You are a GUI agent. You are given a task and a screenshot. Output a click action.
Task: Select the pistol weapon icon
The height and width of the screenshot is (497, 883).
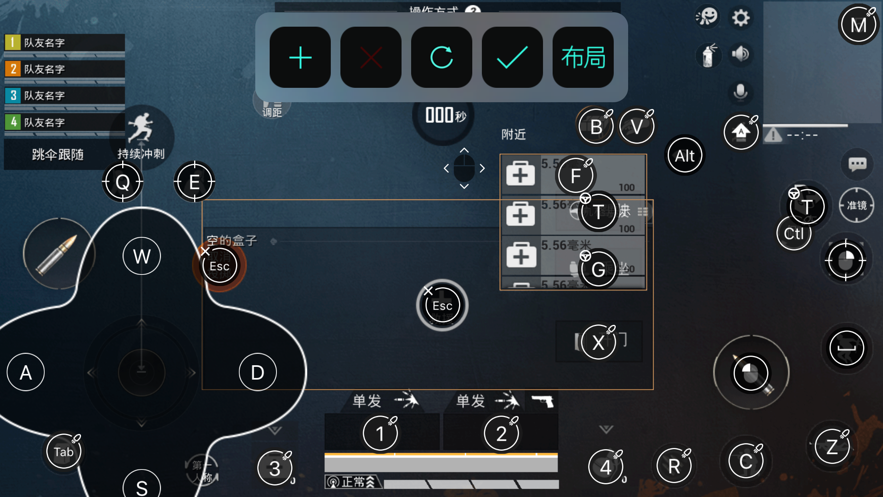click(x=542, y=401)
